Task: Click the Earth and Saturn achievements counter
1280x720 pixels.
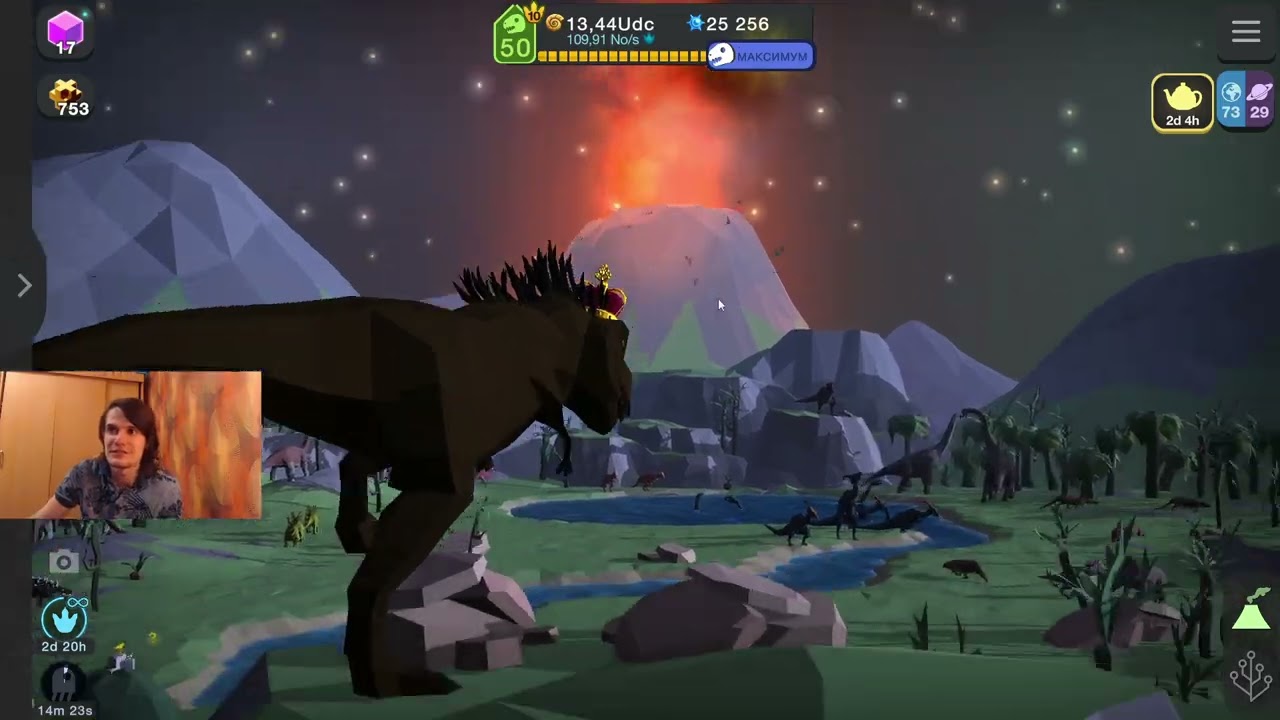Action: pos(1245,102)
